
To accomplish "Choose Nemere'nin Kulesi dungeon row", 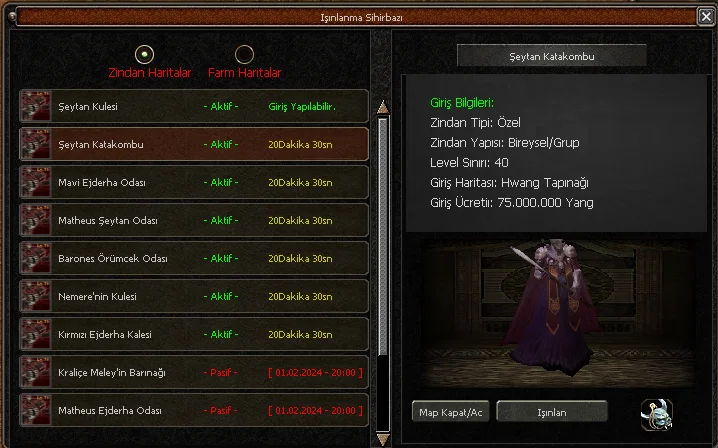I will tap(194, 296).
